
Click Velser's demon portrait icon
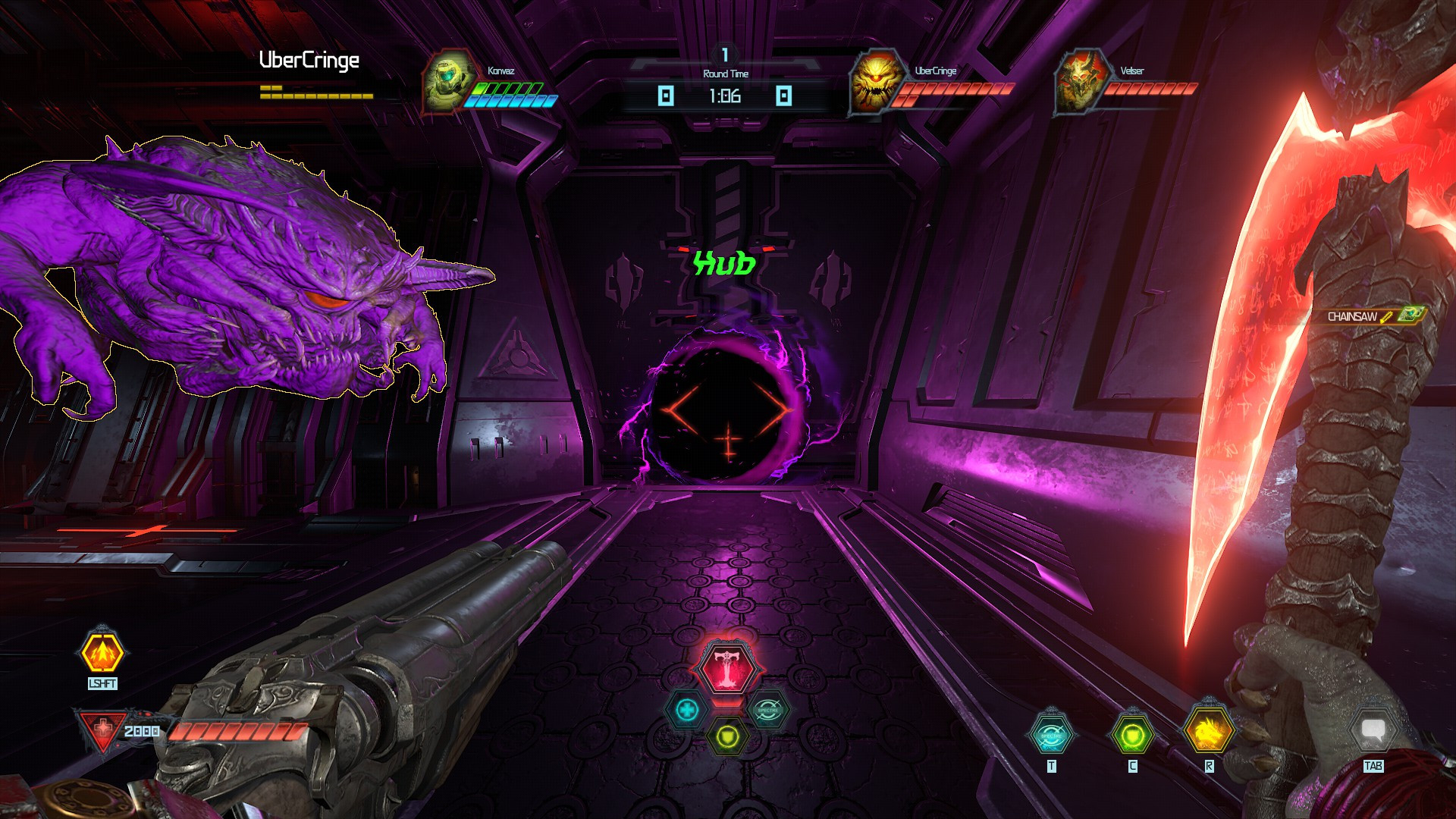pyautogui.click(x=1080, y=81)
